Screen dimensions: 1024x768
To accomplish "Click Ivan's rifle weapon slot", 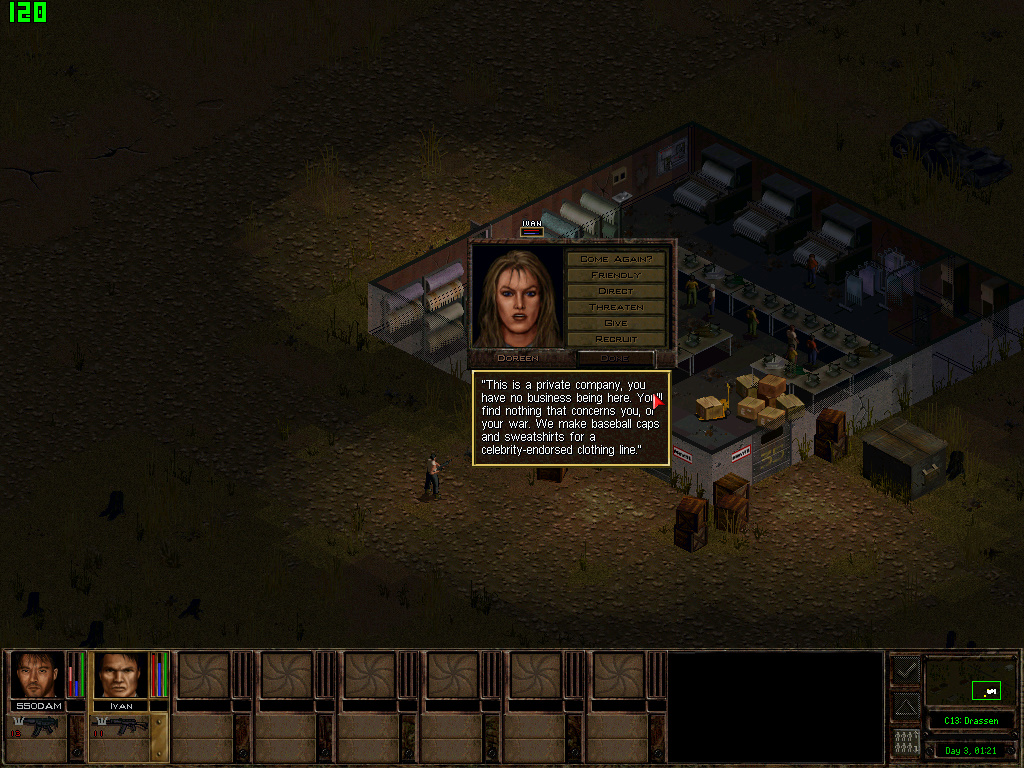I will 120,727.
